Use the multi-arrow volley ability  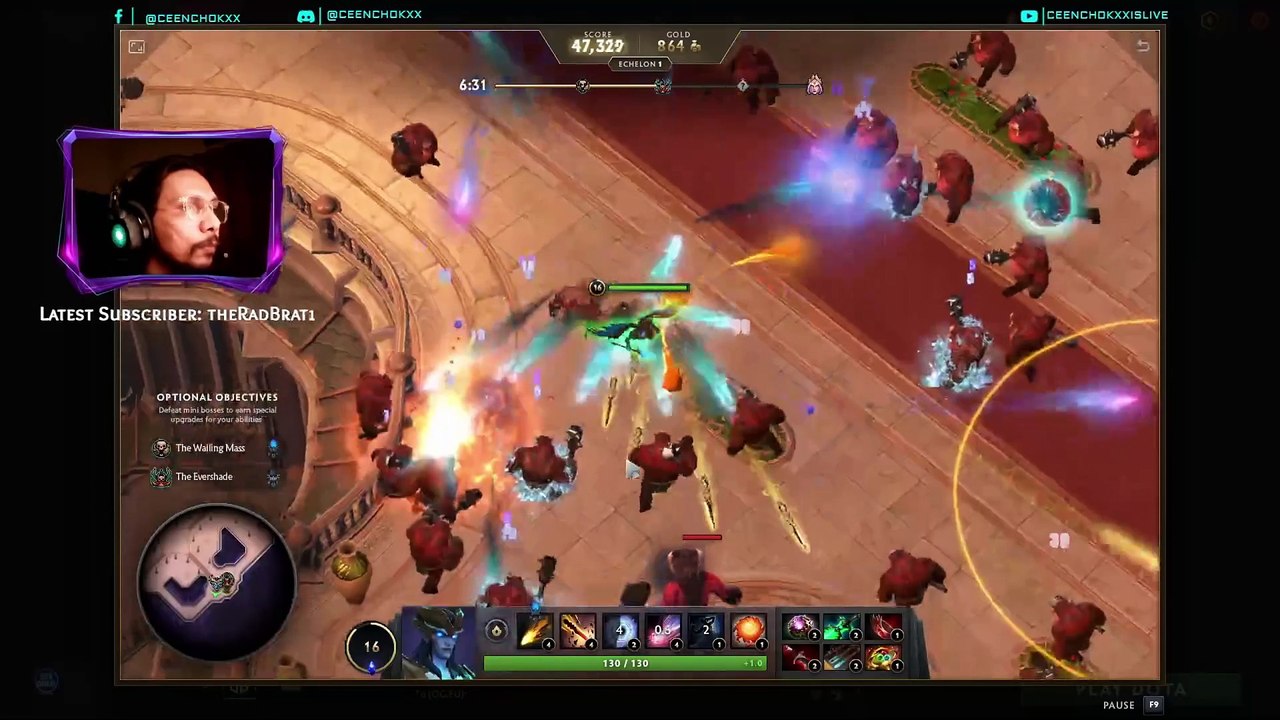tap(577, 631)
